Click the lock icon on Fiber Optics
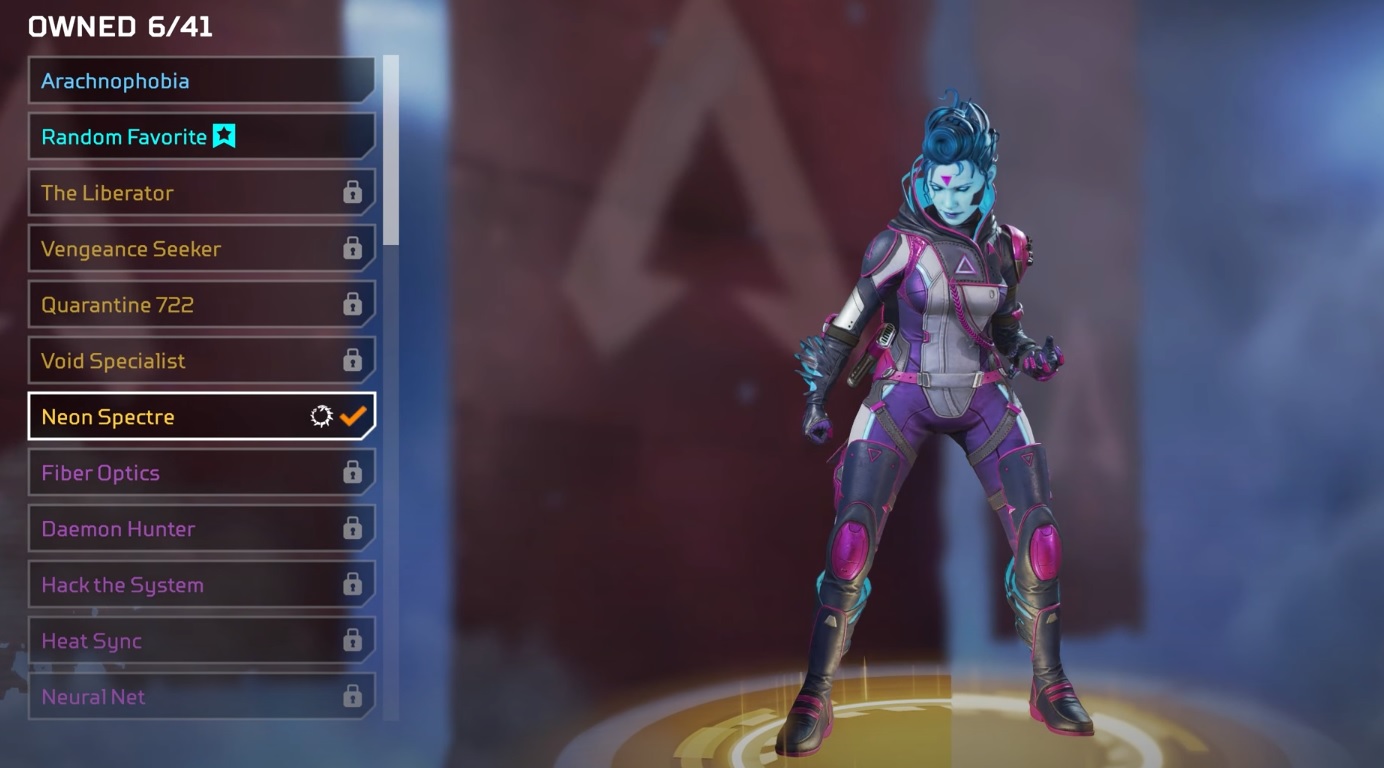 point(353,473)
